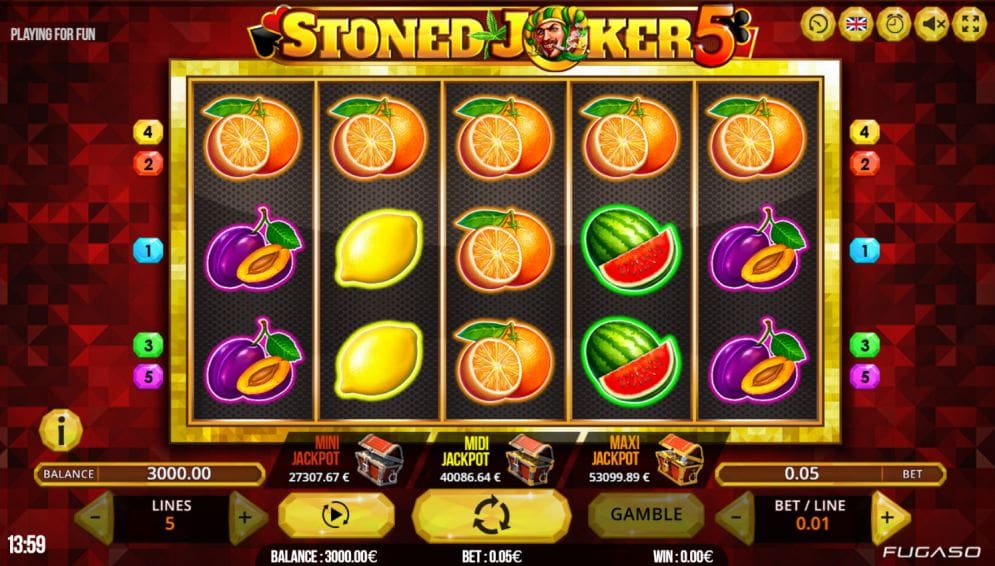Start autoplay with the play icon button
Screen dimensions: 995x566
coord(336,516)
